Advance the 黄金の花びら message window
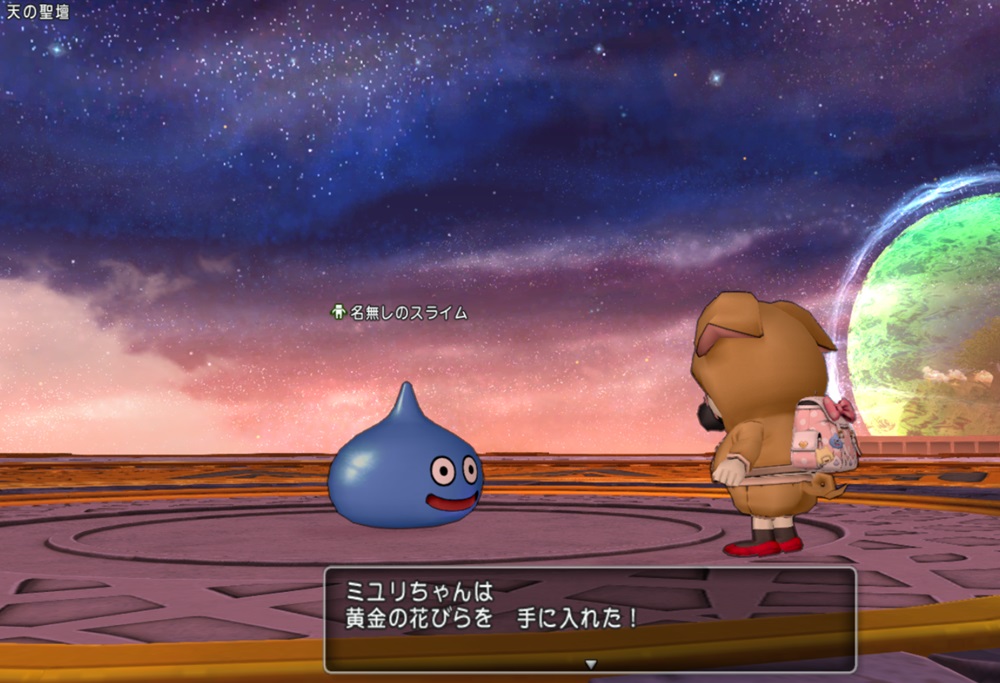The height and width of the screenshot is (683, 1000). point(589,618)
